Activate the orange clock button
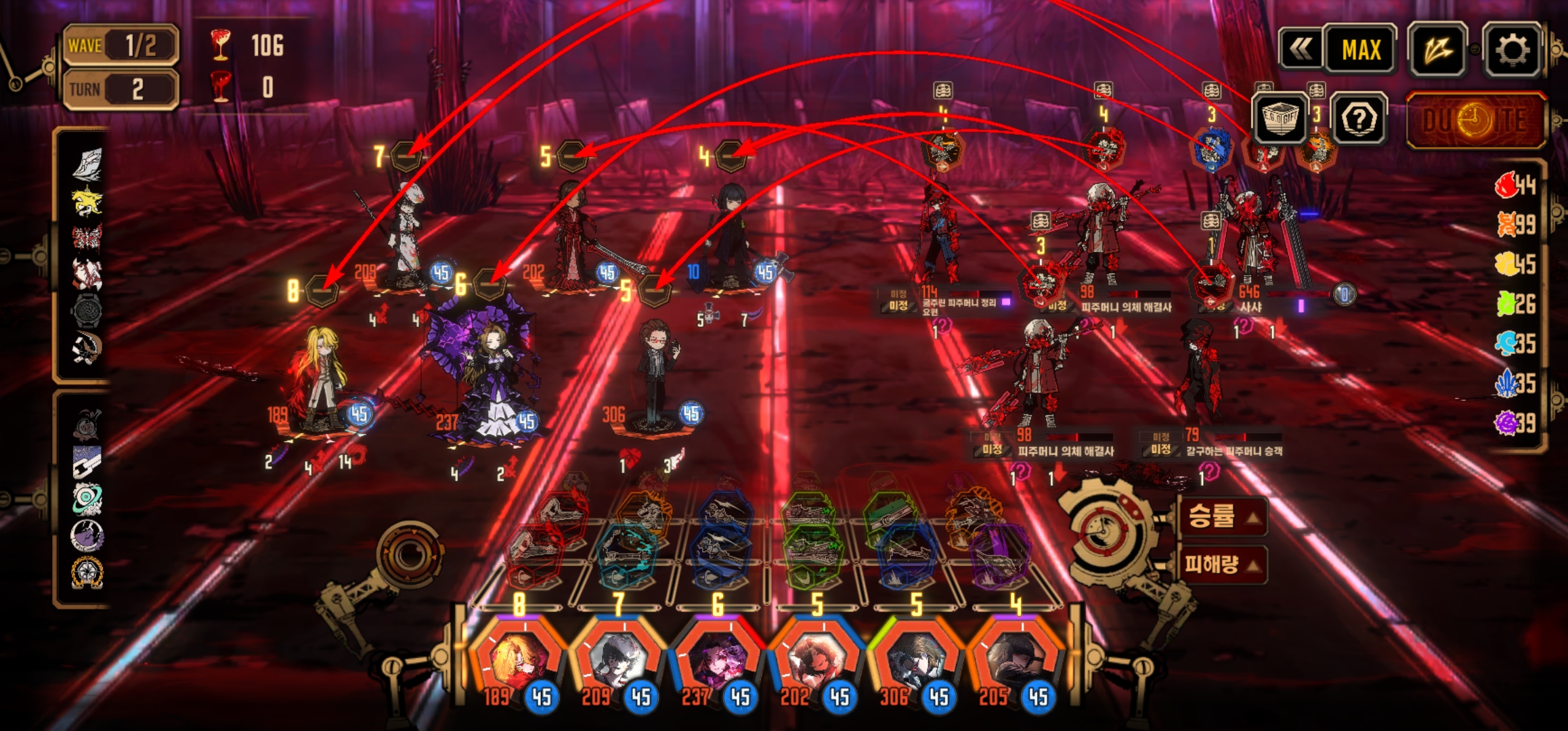Screen dimensions: 1568x731 pyautogui.click(x=1476, y=120)
